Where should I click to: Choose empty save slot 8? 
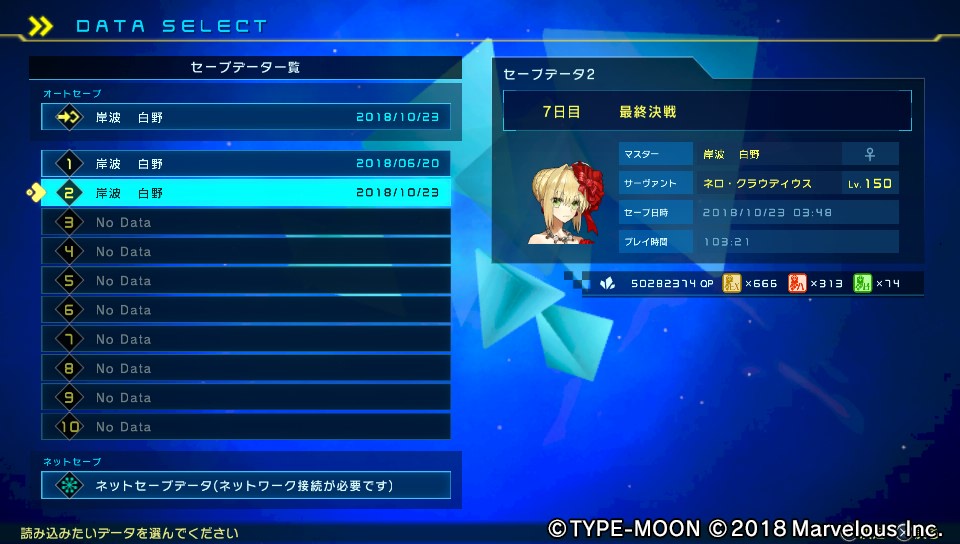pos(246,368)
